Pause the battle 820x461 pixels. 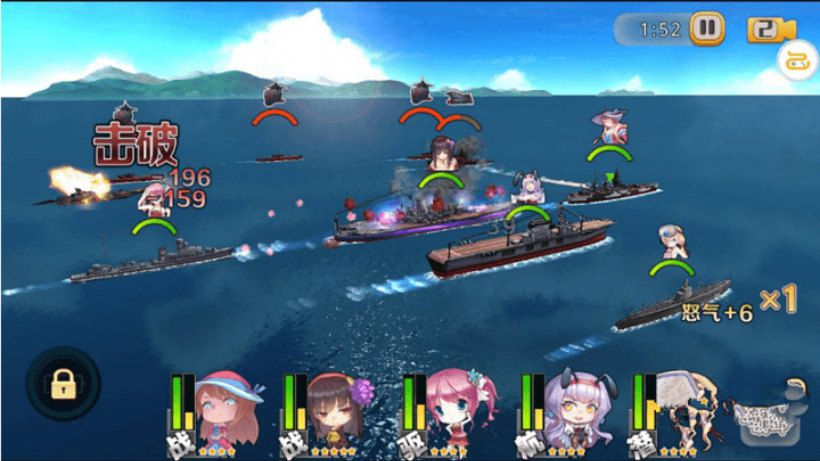click(707, 28)
